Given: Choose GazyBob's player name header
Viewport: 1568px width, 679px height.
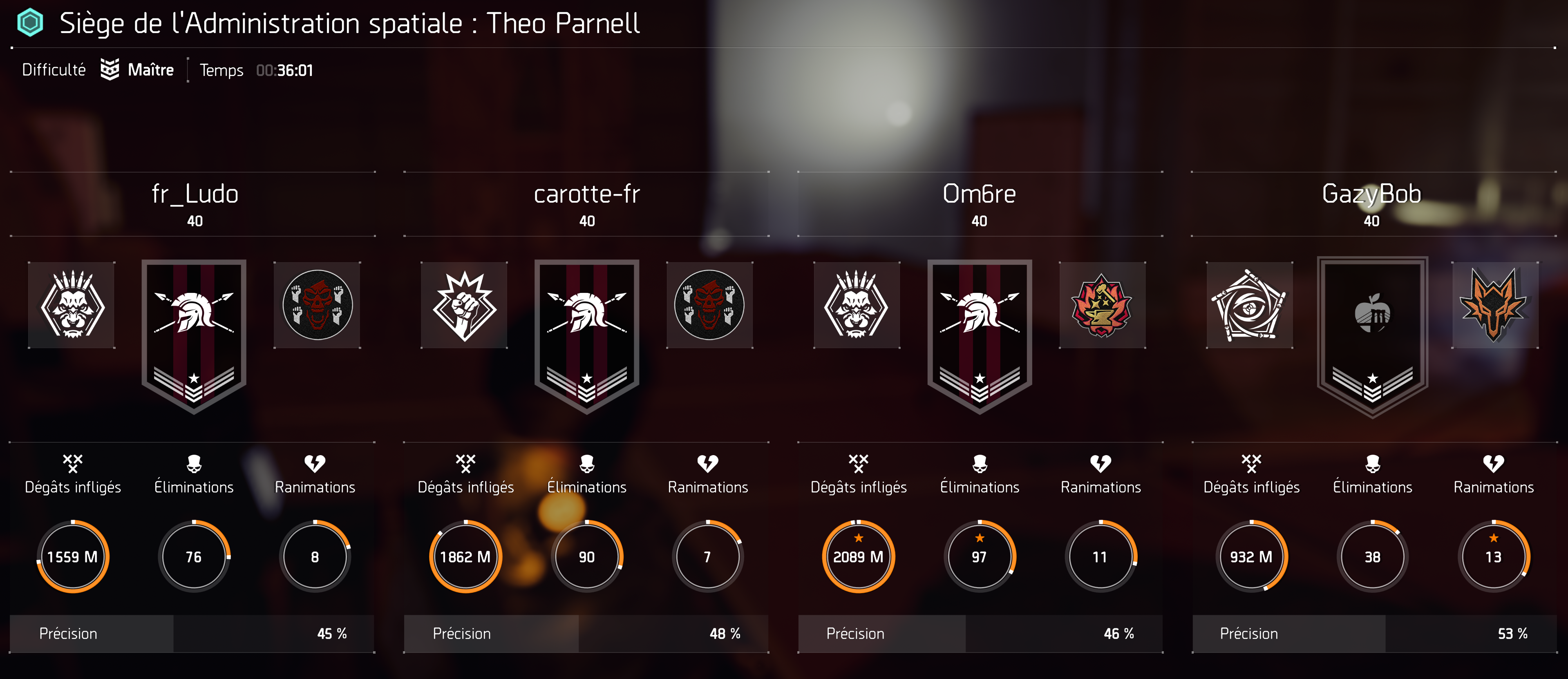Looking at the screenshot, I should tap(1371, 194).
